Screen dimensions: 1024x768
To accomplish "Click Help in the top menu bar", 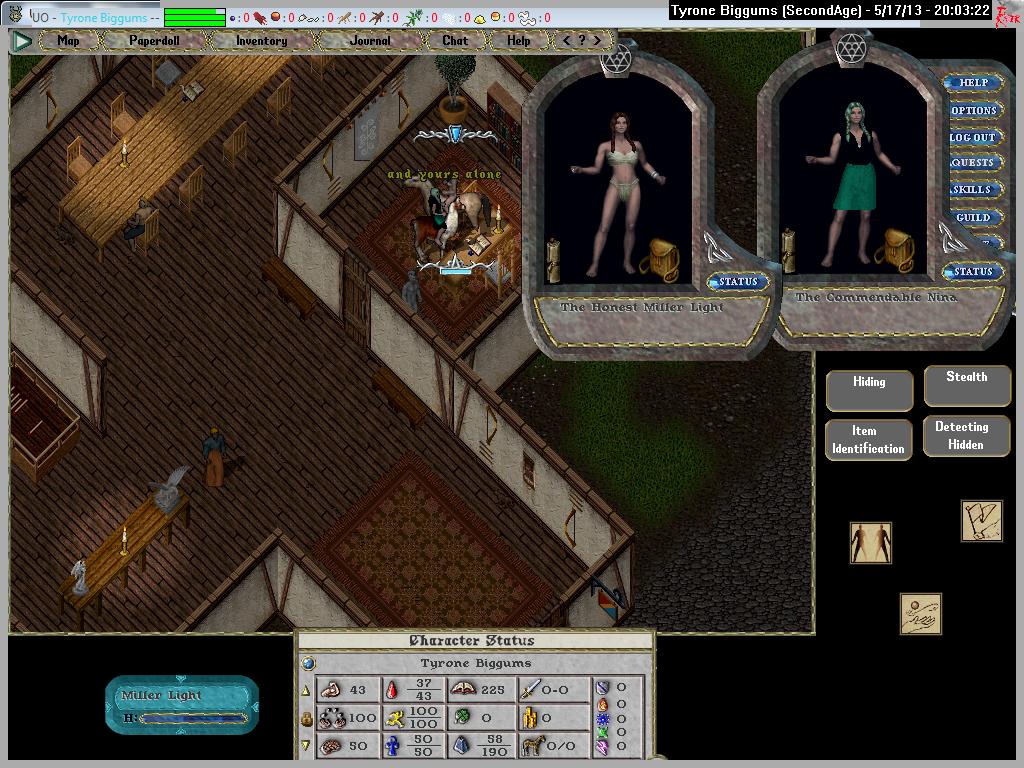I will [x=518, y=41].
